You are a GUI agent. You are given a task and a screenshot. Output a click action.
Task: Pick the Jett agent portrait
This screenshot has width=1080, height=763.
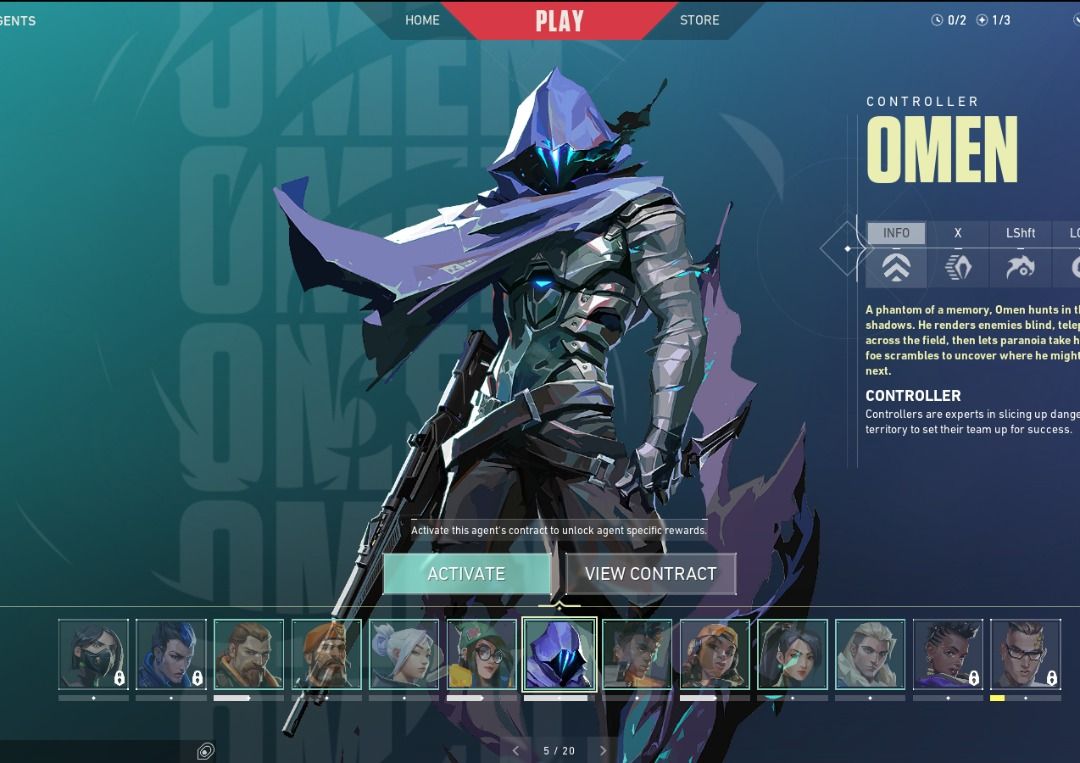404,655
